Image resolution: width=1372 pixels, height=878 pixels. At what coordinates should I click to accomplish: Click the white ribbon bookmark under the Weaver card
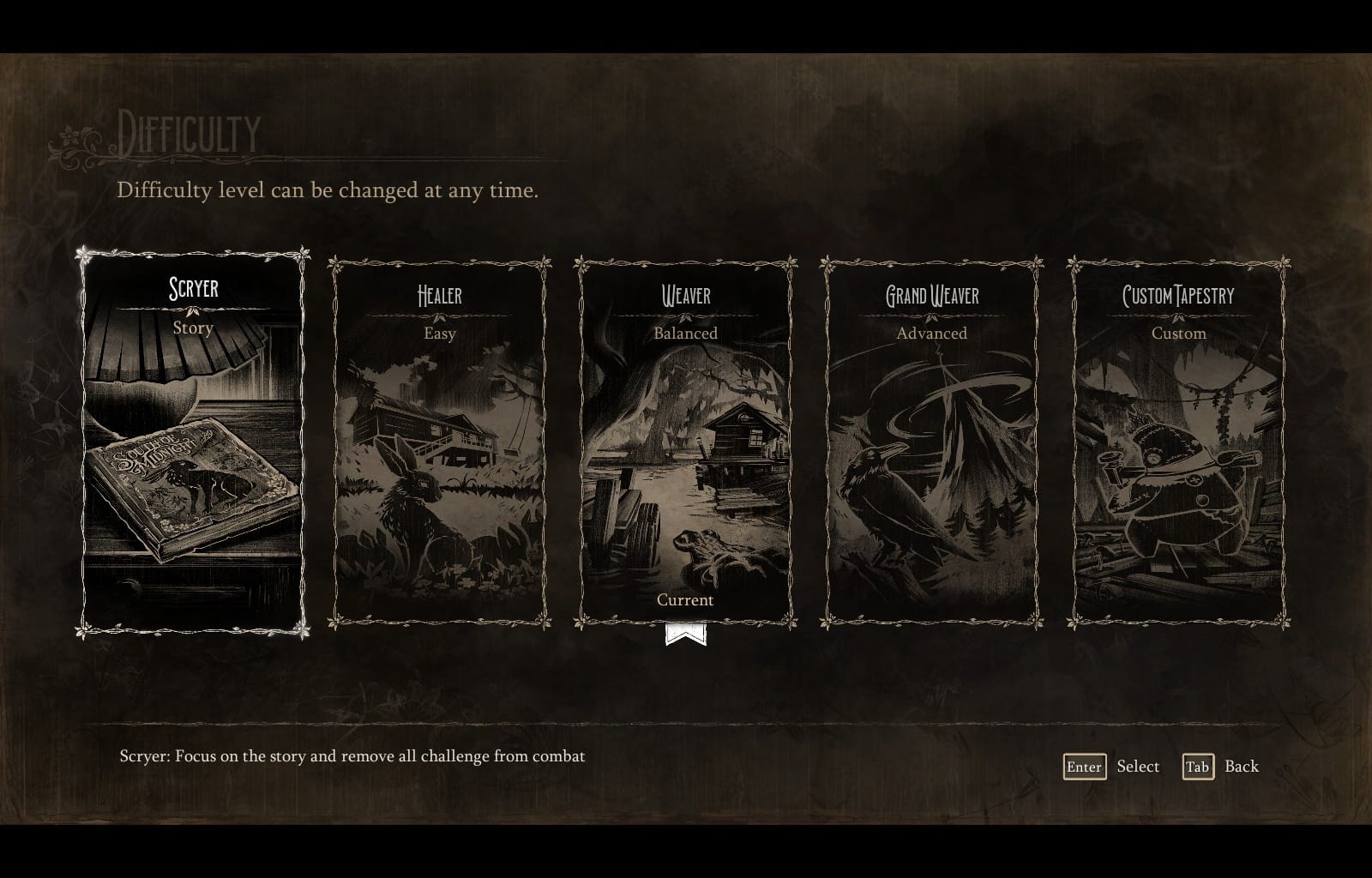click(685, 634)
